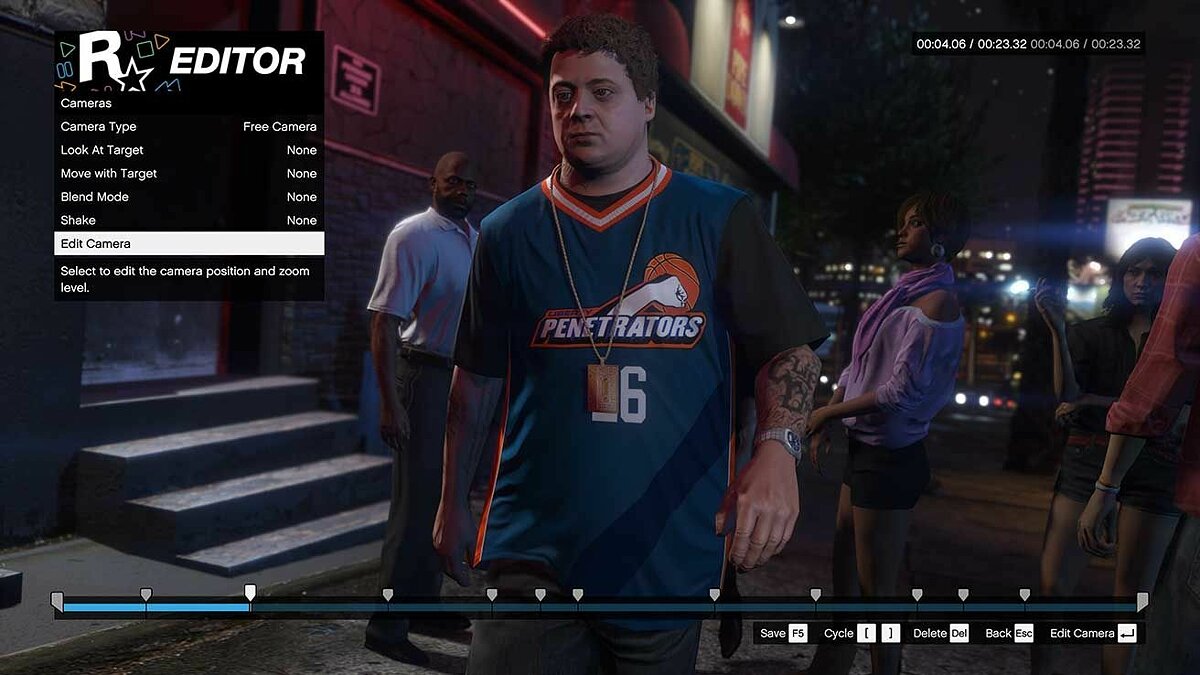The width and height of the screenshot is (1200, 675).
Task: Select the Camera Type row
Action: point(188,127)
